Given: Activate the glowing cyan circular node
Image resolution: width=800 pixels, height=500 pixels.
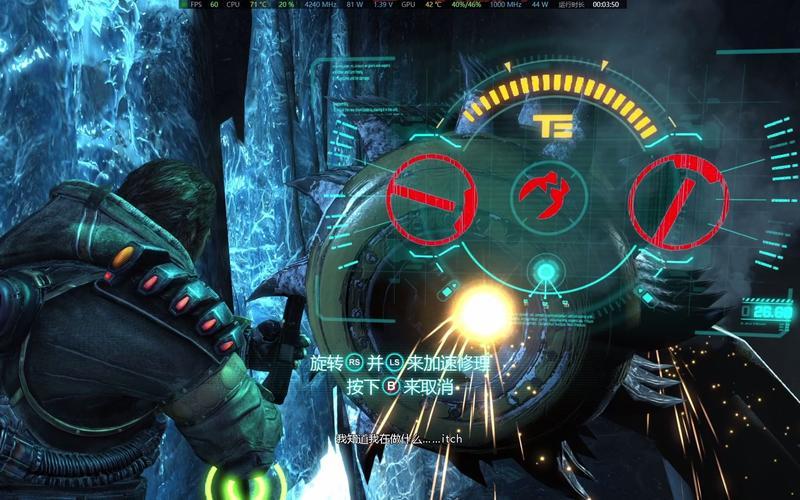Looking at the screenshot, I should (546, 270).
